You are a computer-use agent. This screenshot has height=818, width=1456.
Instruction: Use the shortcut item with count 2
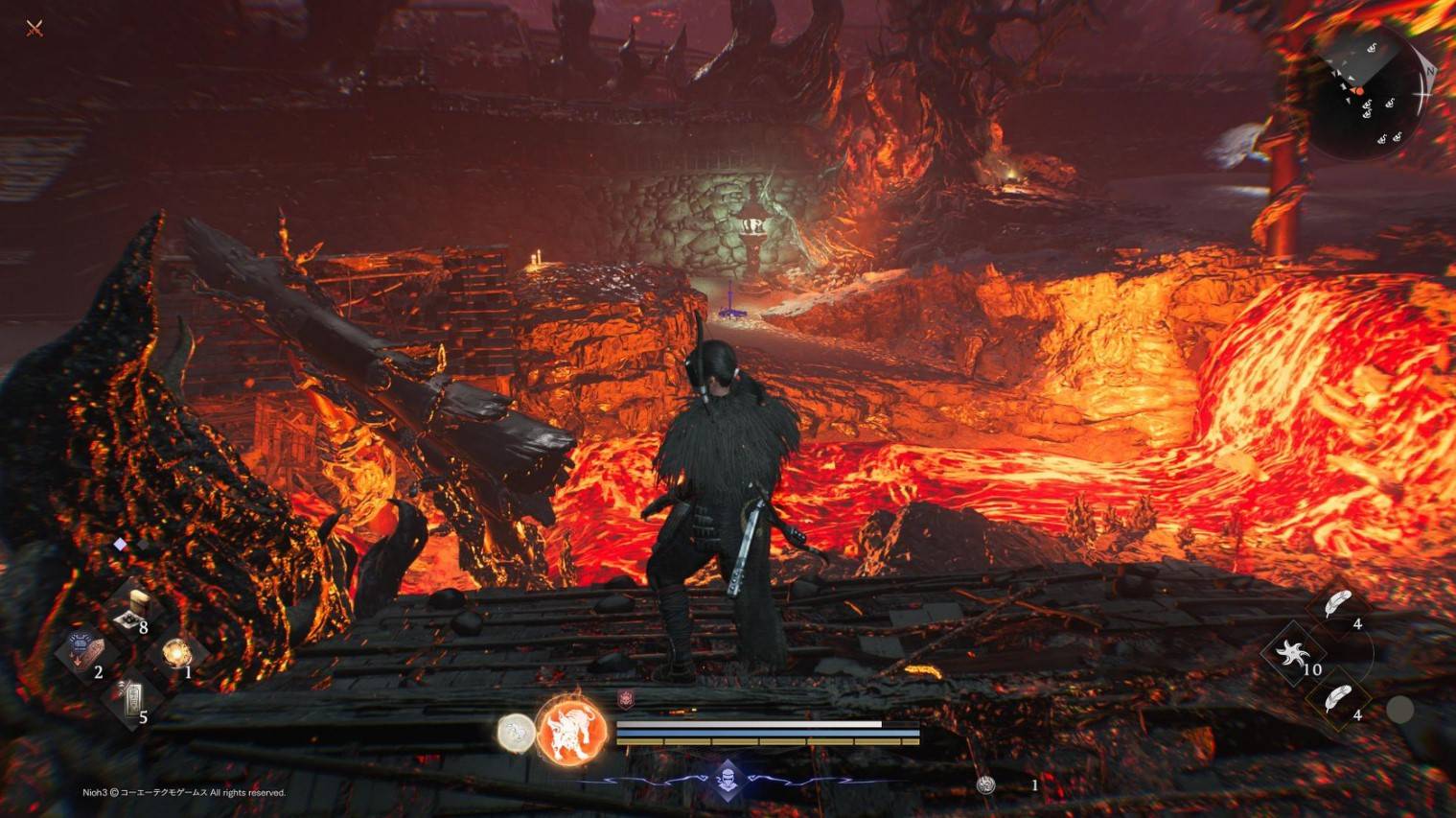[84, 653]
